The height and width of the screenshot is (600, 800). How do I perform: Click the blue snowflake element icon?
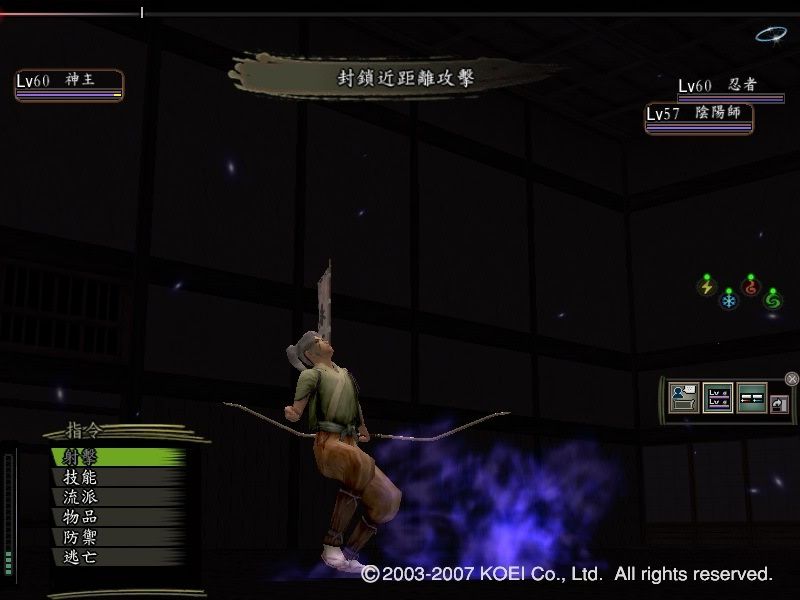pyautogui.click(x=729, y=300)
